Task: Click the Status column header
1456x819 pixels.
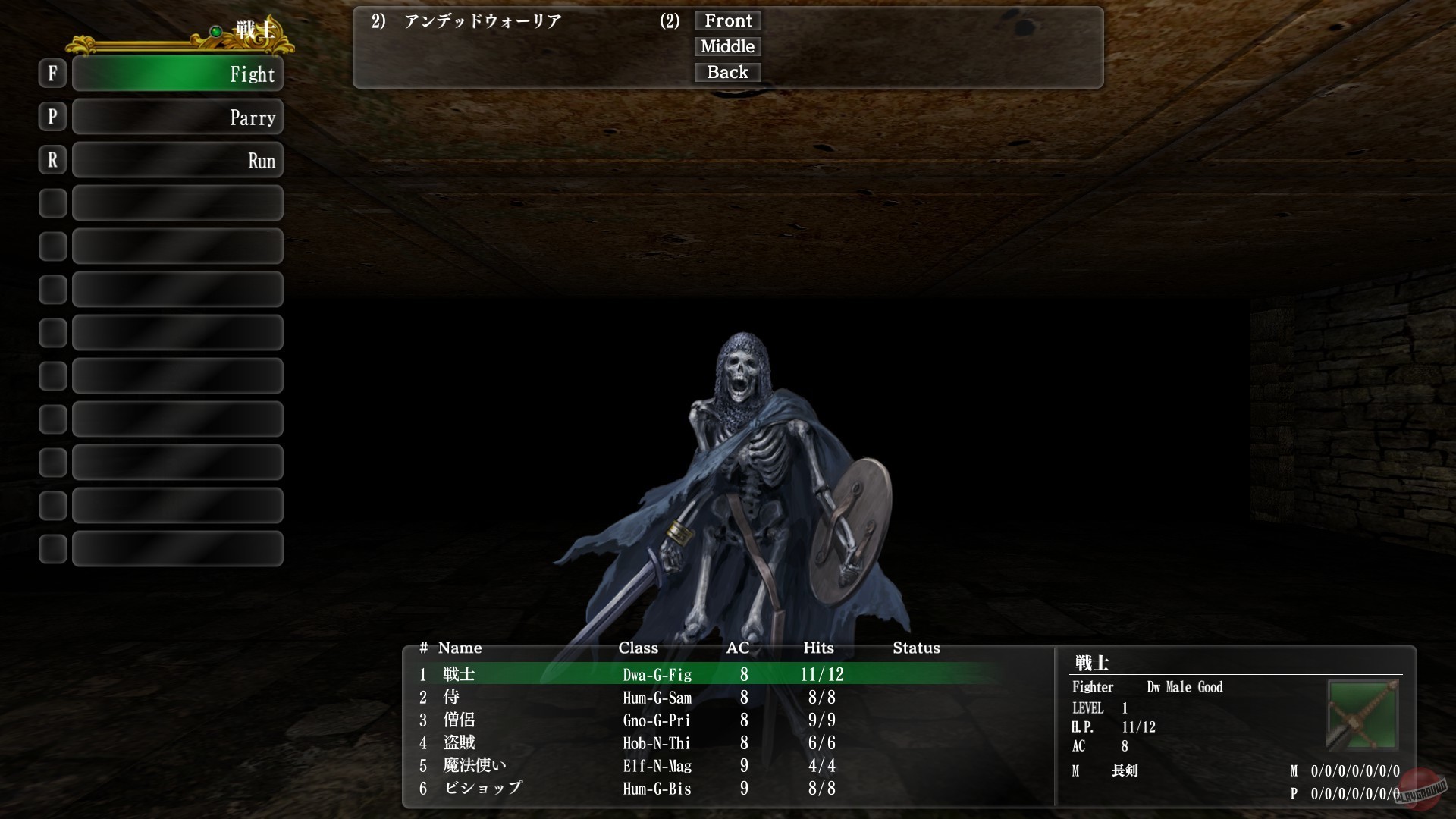Action: click(915, 648)
